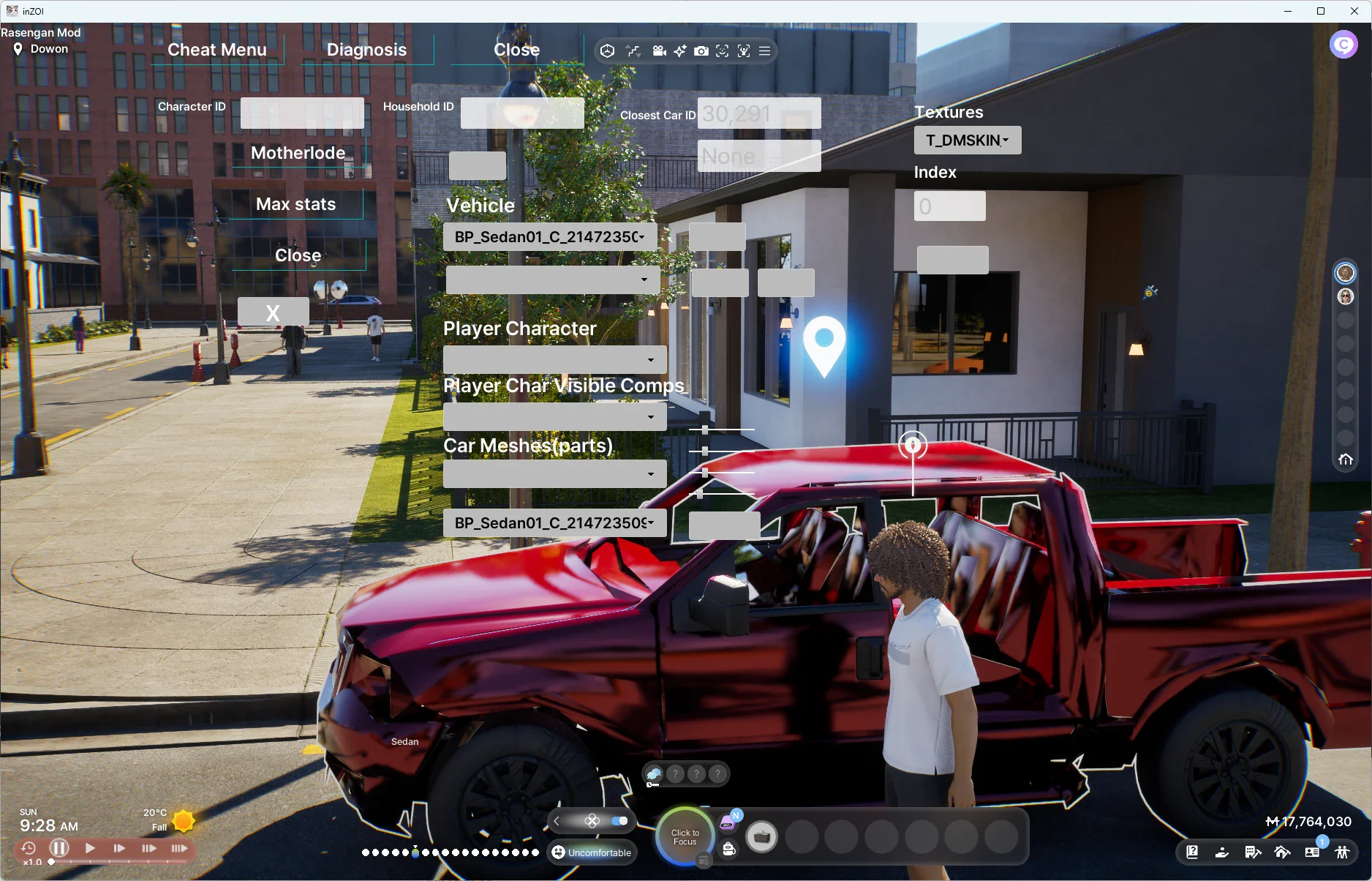Viewport: 1372px width, 881px height.
Task: Open the Player Character dropdown
Action: (x=554, y=359)
